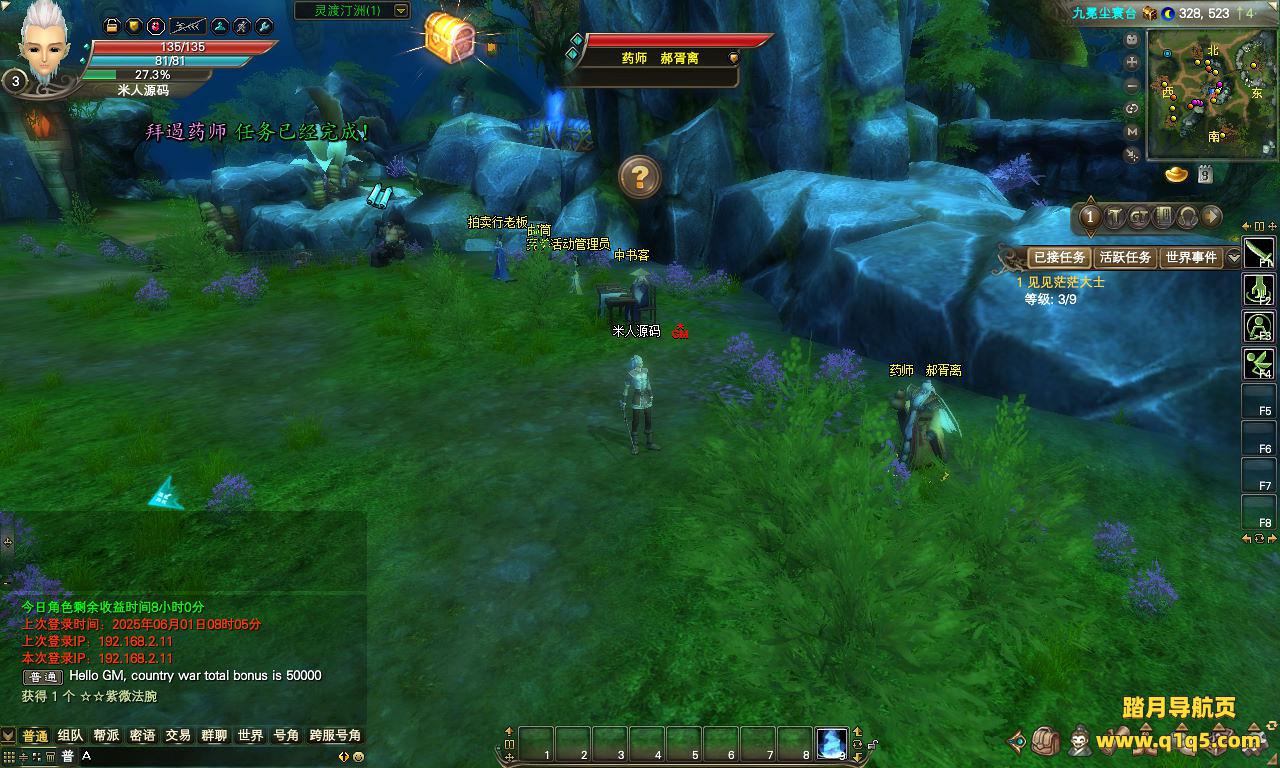Click the round question mark help button
The width and height of the screenshot is (1280, 768).
(640, 177)
